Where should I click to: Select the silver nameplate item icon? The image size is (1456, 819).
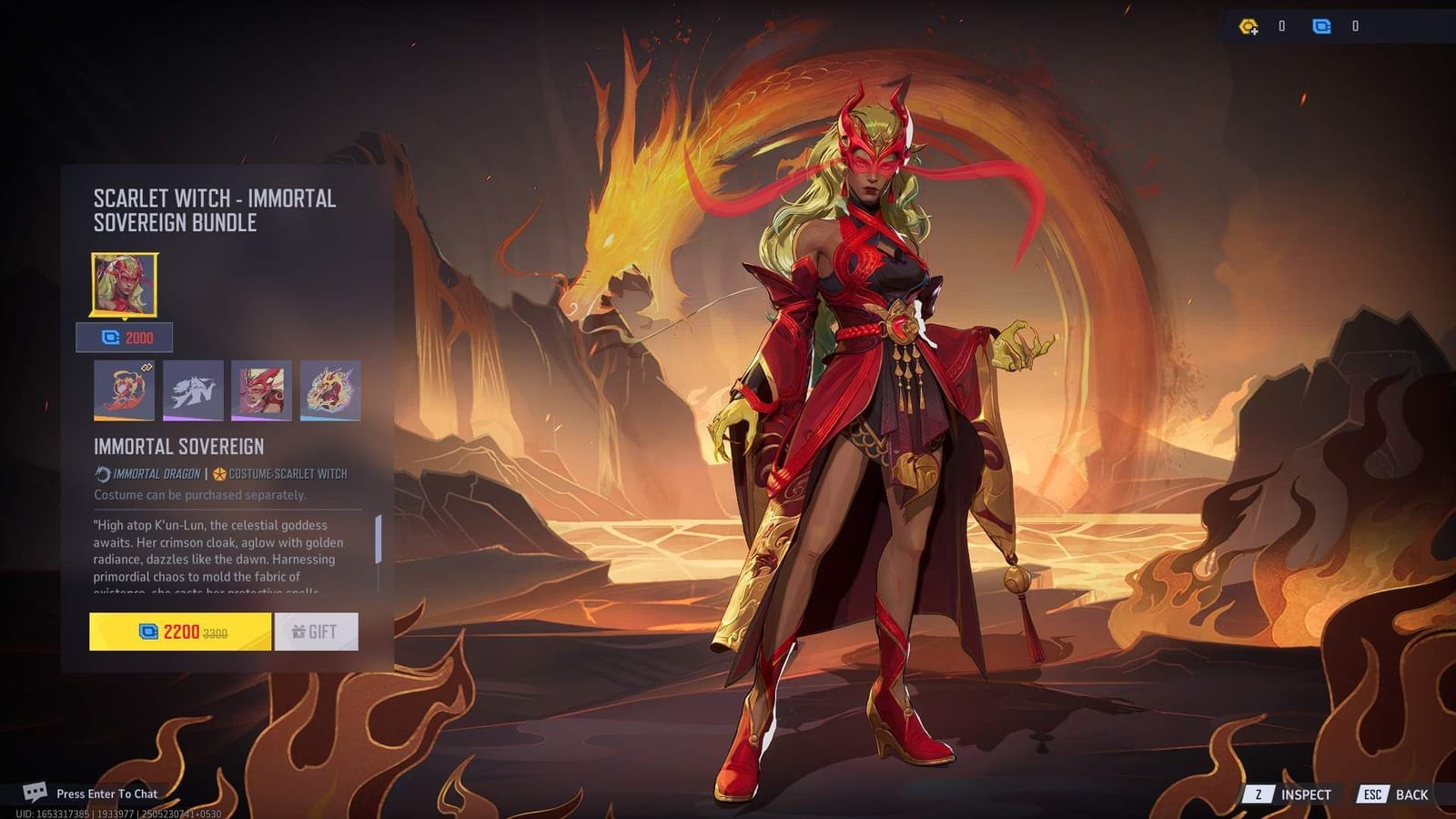(193, 389)
